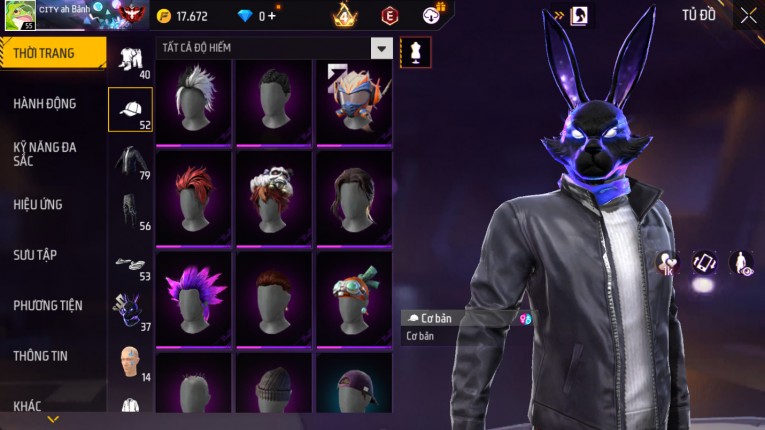The height and width of the screenshot is (430, 765).
Task: Open the HIỆU ỨNG section
Action: coord(39,204)
